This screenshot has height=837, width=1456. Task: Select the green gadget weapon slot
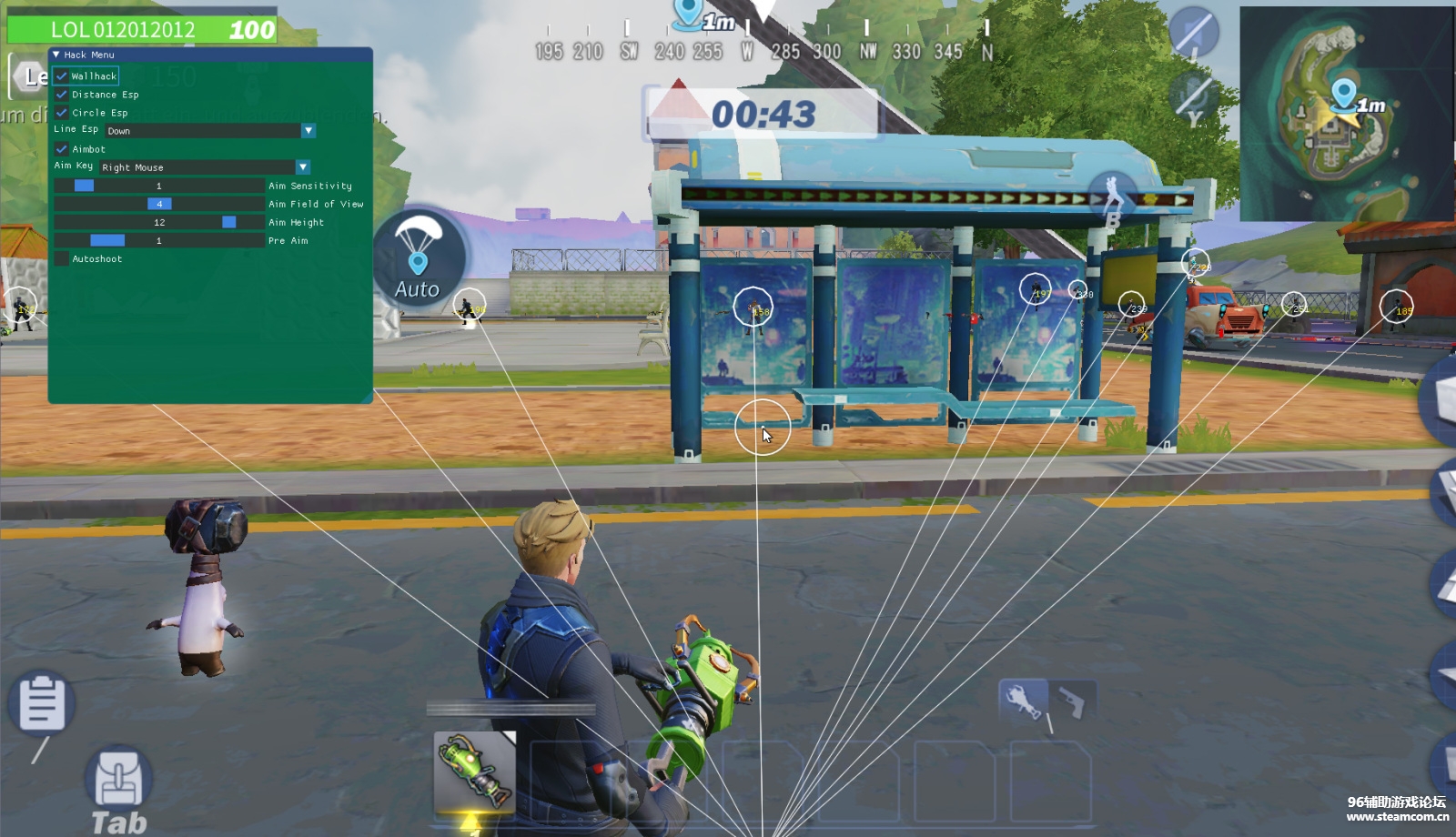click(x=474, y=771)
